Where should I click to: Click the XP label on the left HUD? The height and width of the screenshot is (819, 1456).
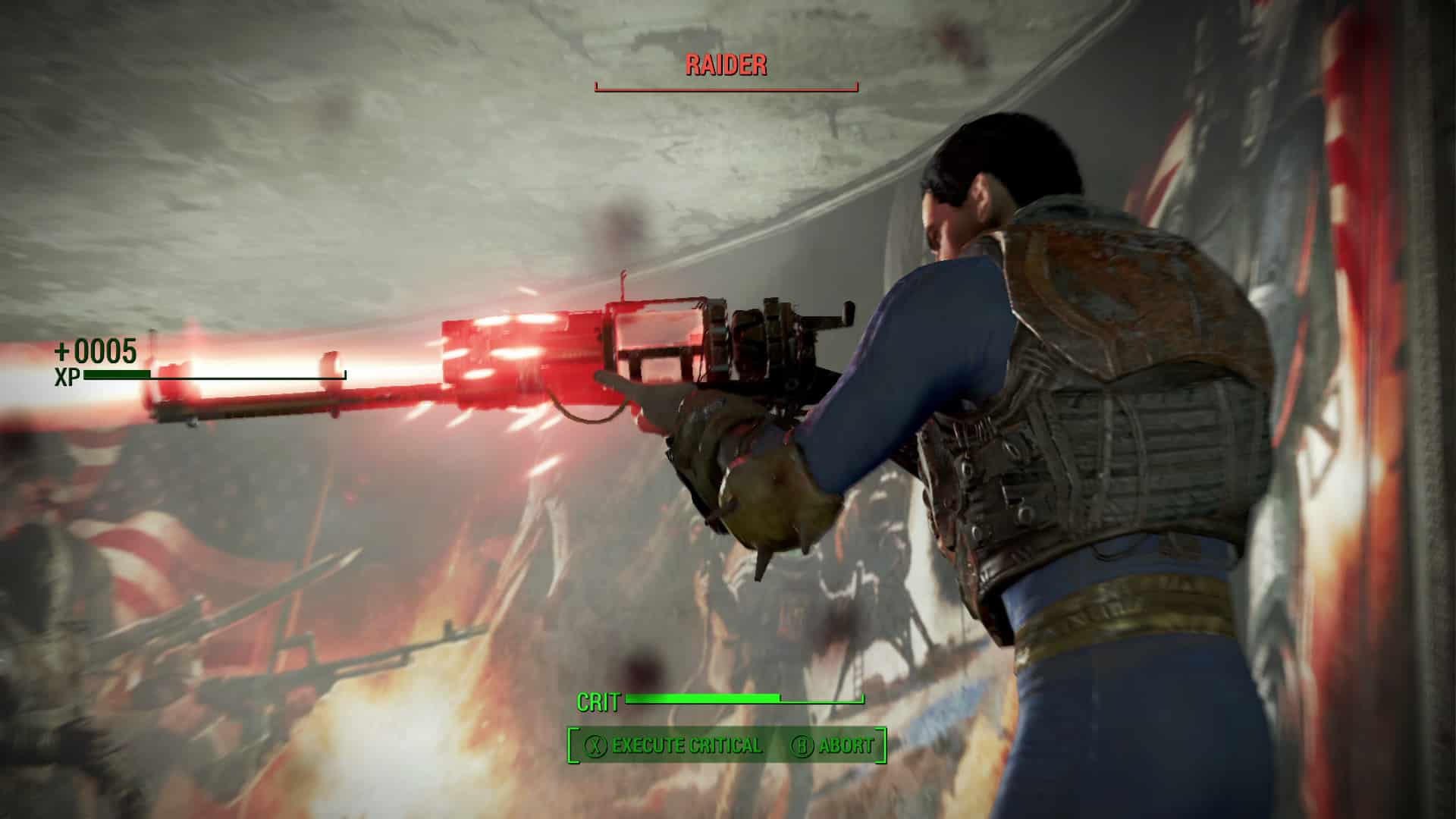point(67,376)
